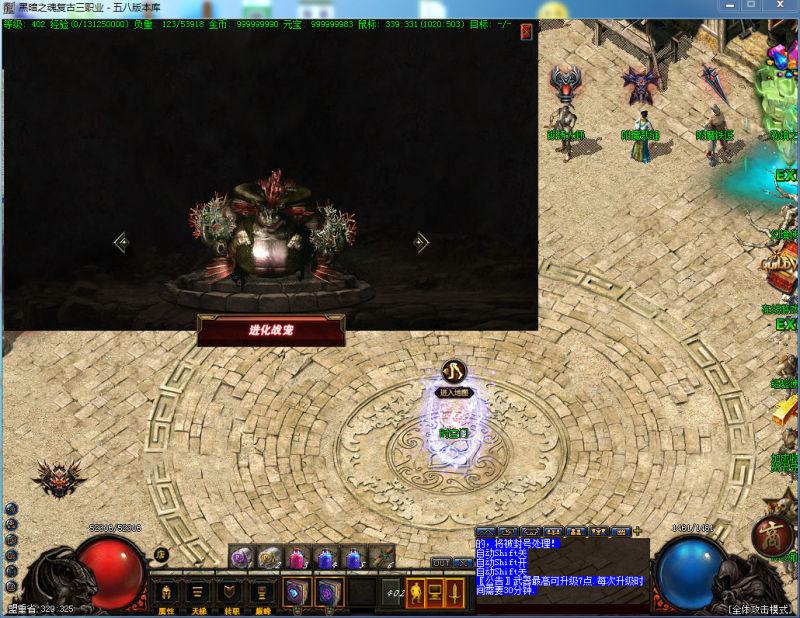Open the 属性 attributes helmet button
This screenshot has height=618, width=800.
point(166,593)
